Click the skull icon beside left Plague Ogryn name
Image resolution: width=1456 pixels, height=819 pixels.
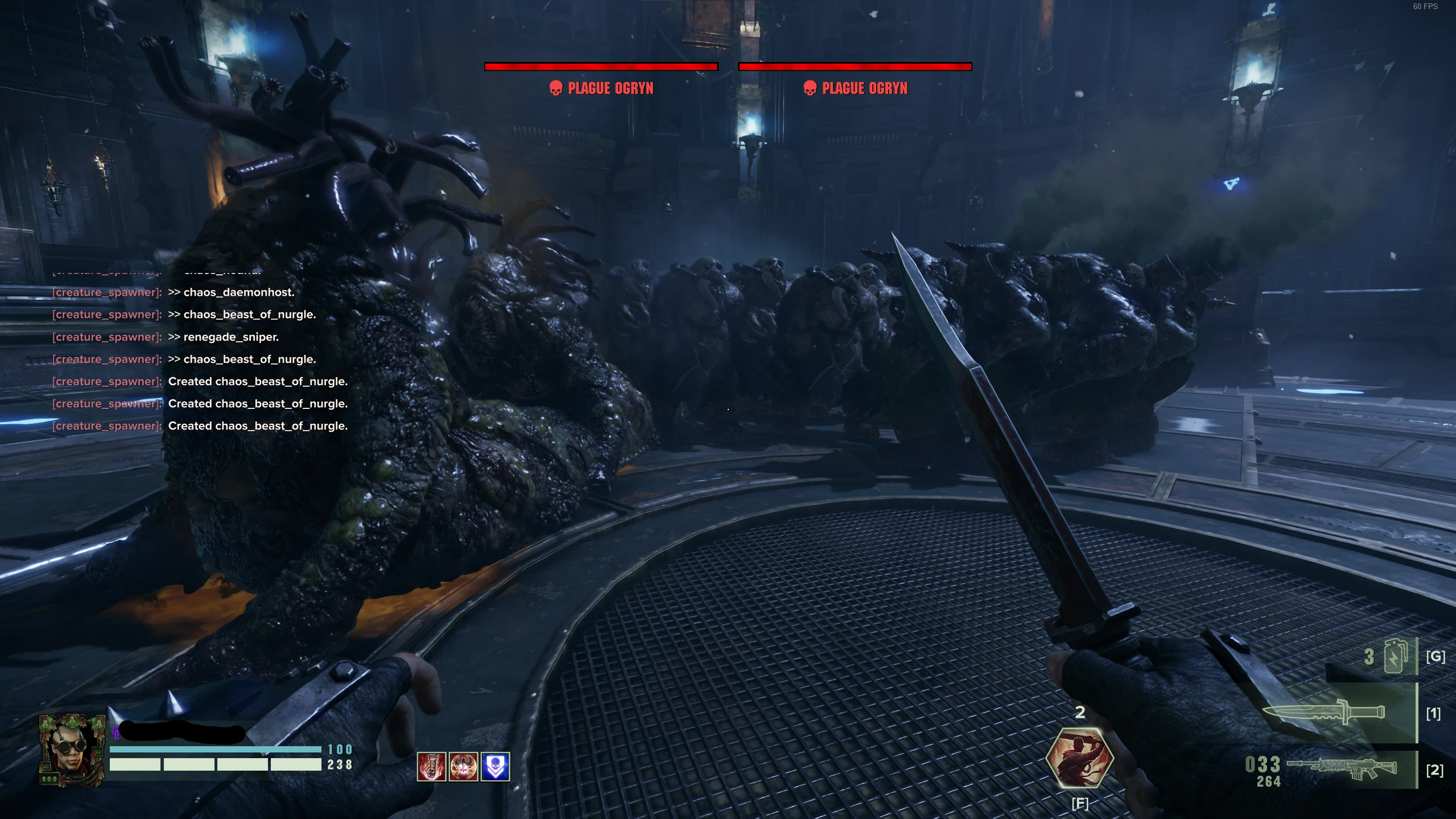[x=555, y=88]
